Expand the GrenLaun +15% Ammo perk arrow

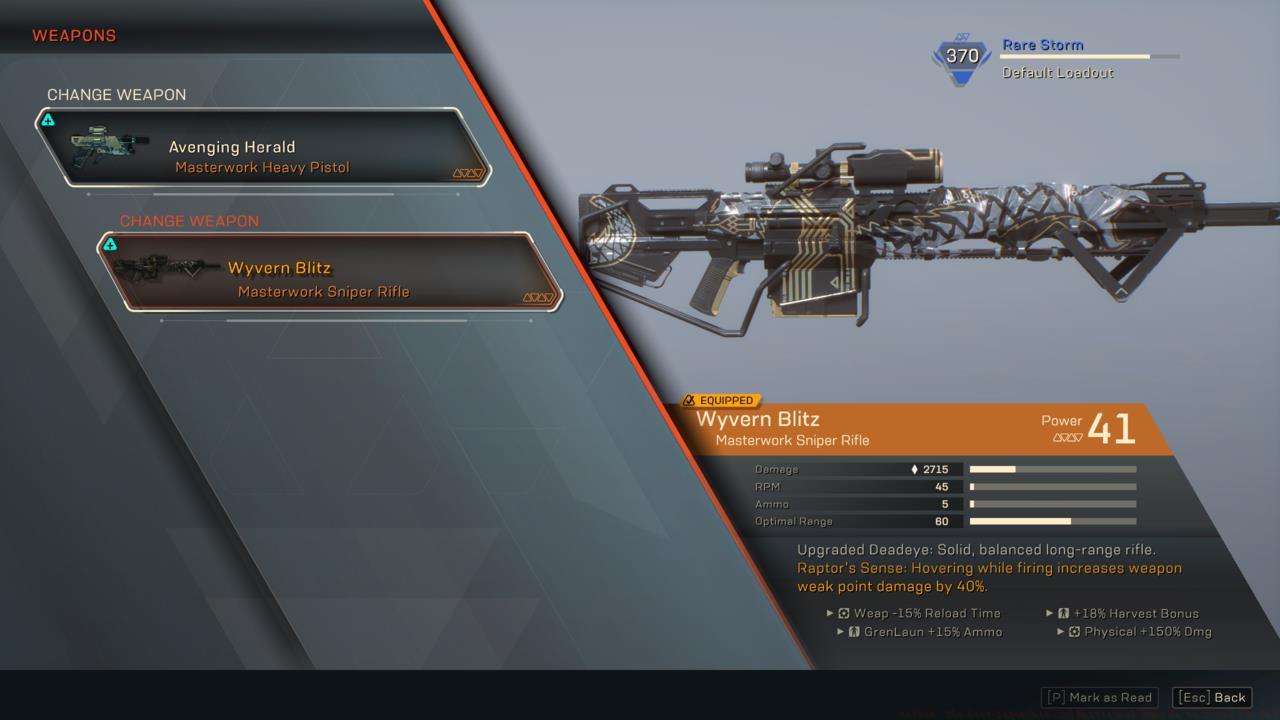(x=840, y=631)
